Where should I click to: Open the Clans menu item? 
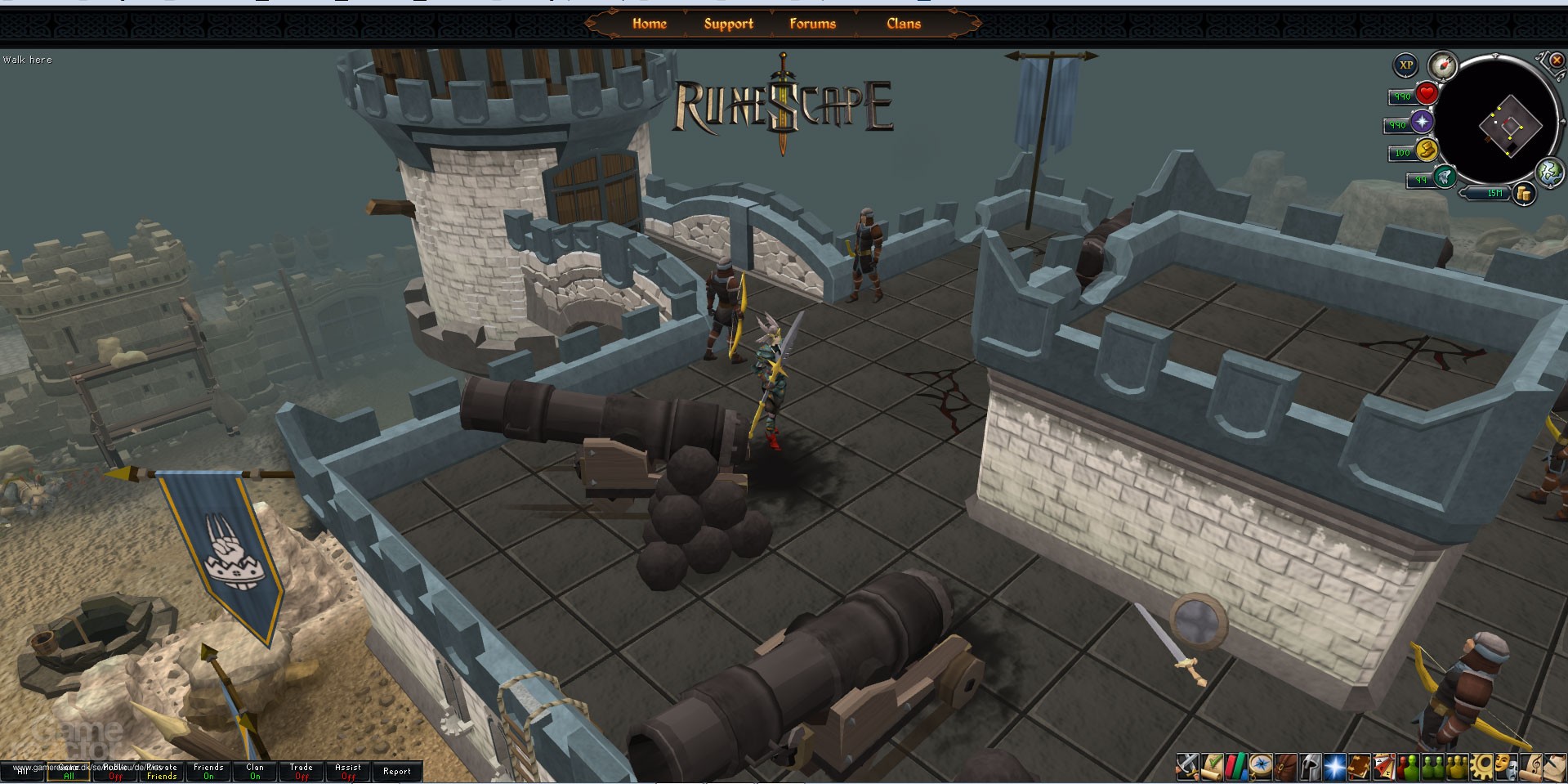pos(902,24)
